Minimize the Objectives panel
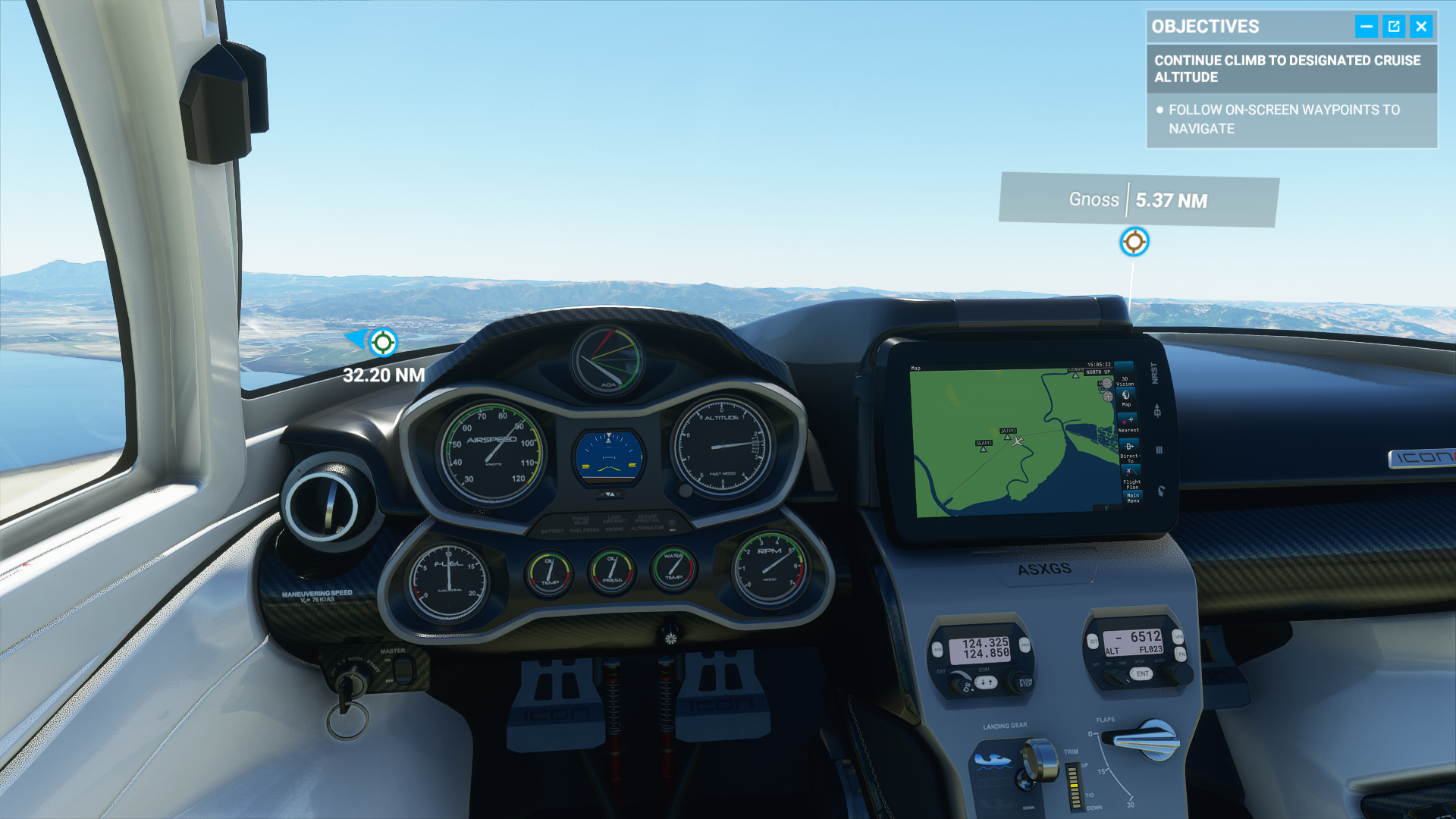This screenshot has width=1456, height=819. [x=1366, y=27]
